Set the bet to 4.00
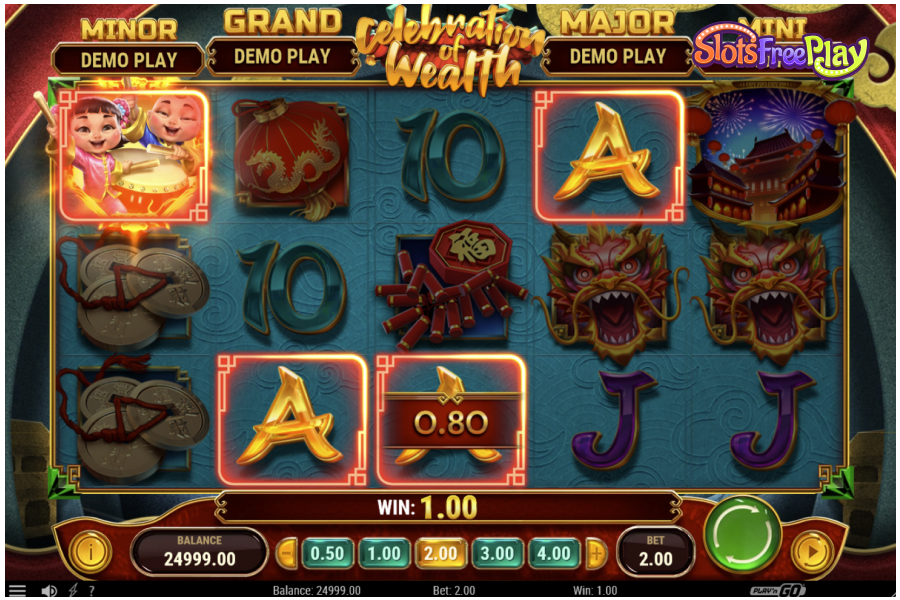The image size is (900, 600). click(x=555, y=553)
